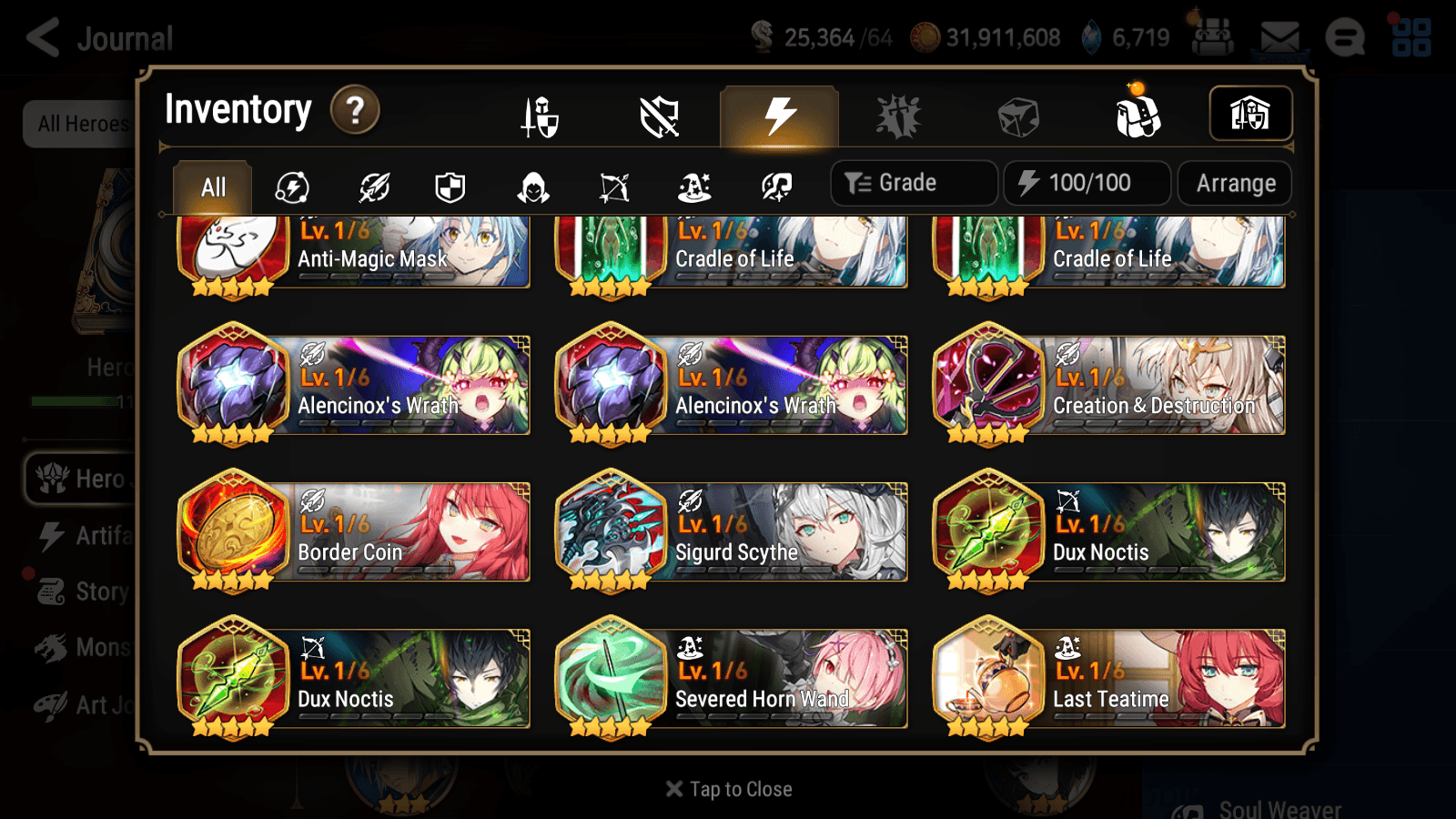
Task: Toggle the All filter for artifacts
Action: point(211,187)
